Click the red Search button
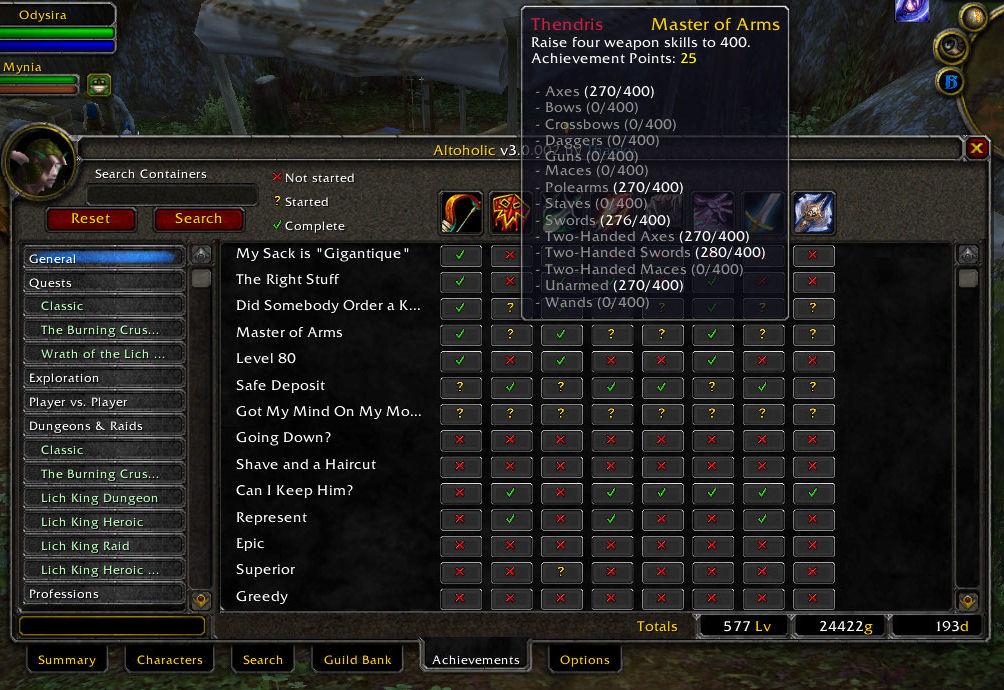The width and height of the screenshot is (1004, 690). (198, 218)
